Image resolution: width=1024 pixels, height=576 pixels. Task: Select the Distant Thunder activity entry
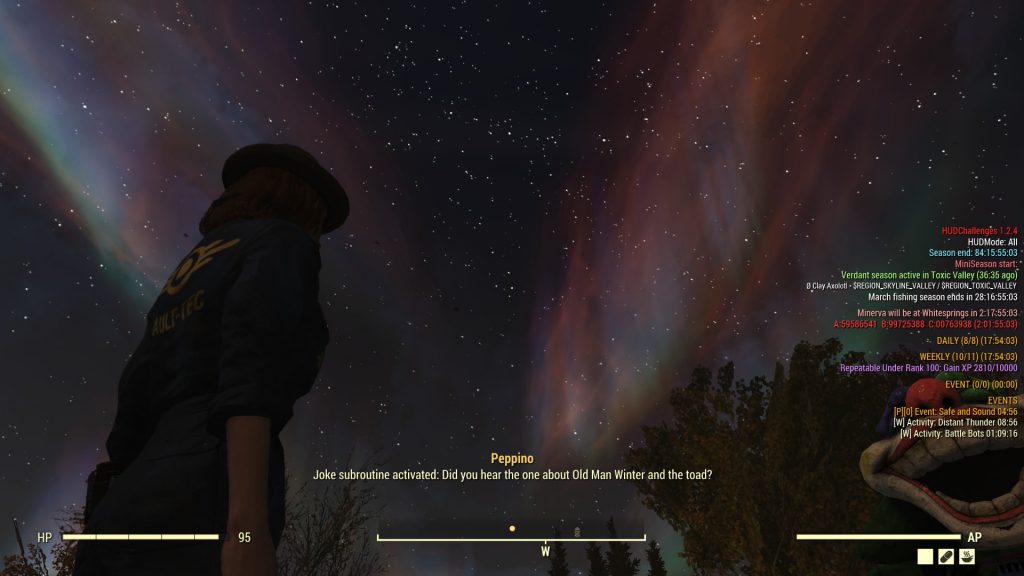click(955, 422)
